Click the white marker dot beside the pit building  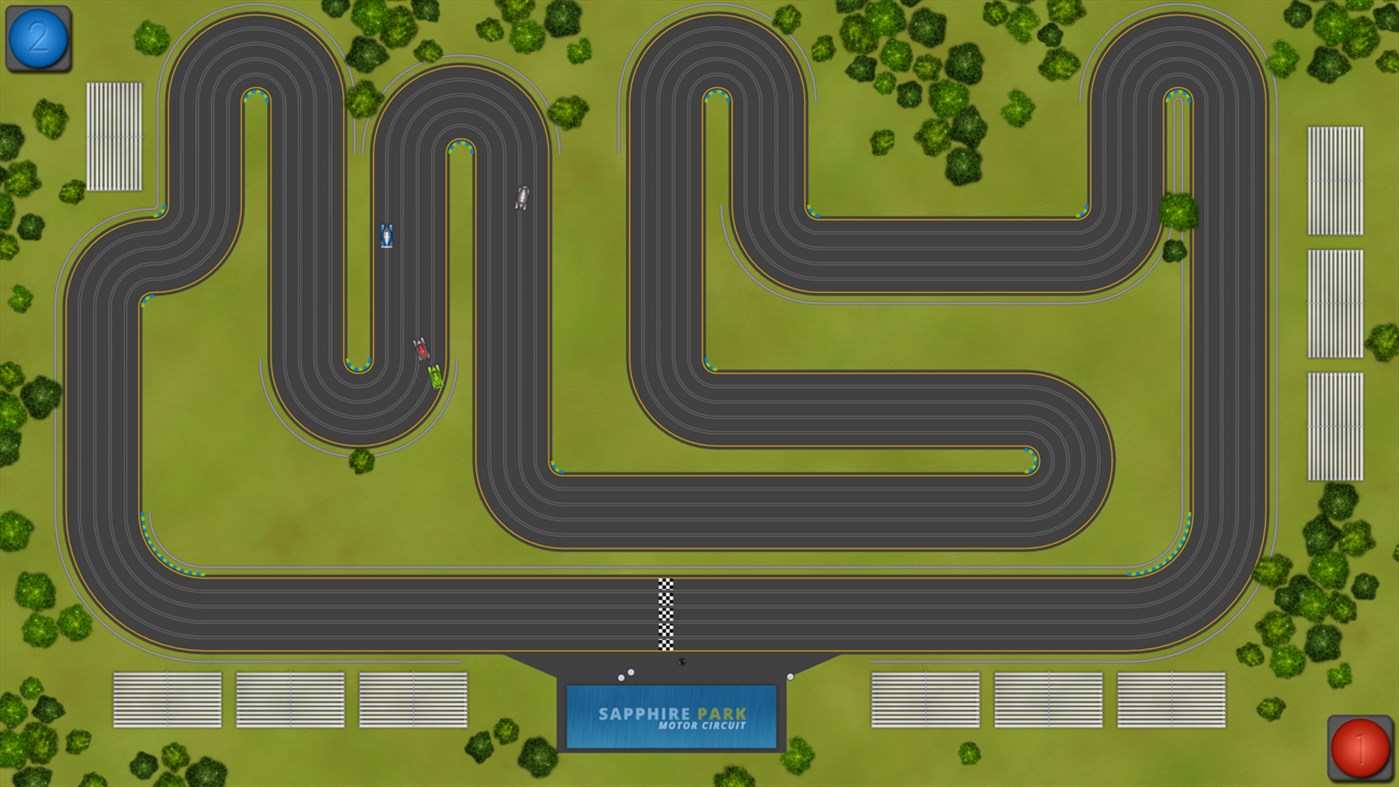pos(790,677)
